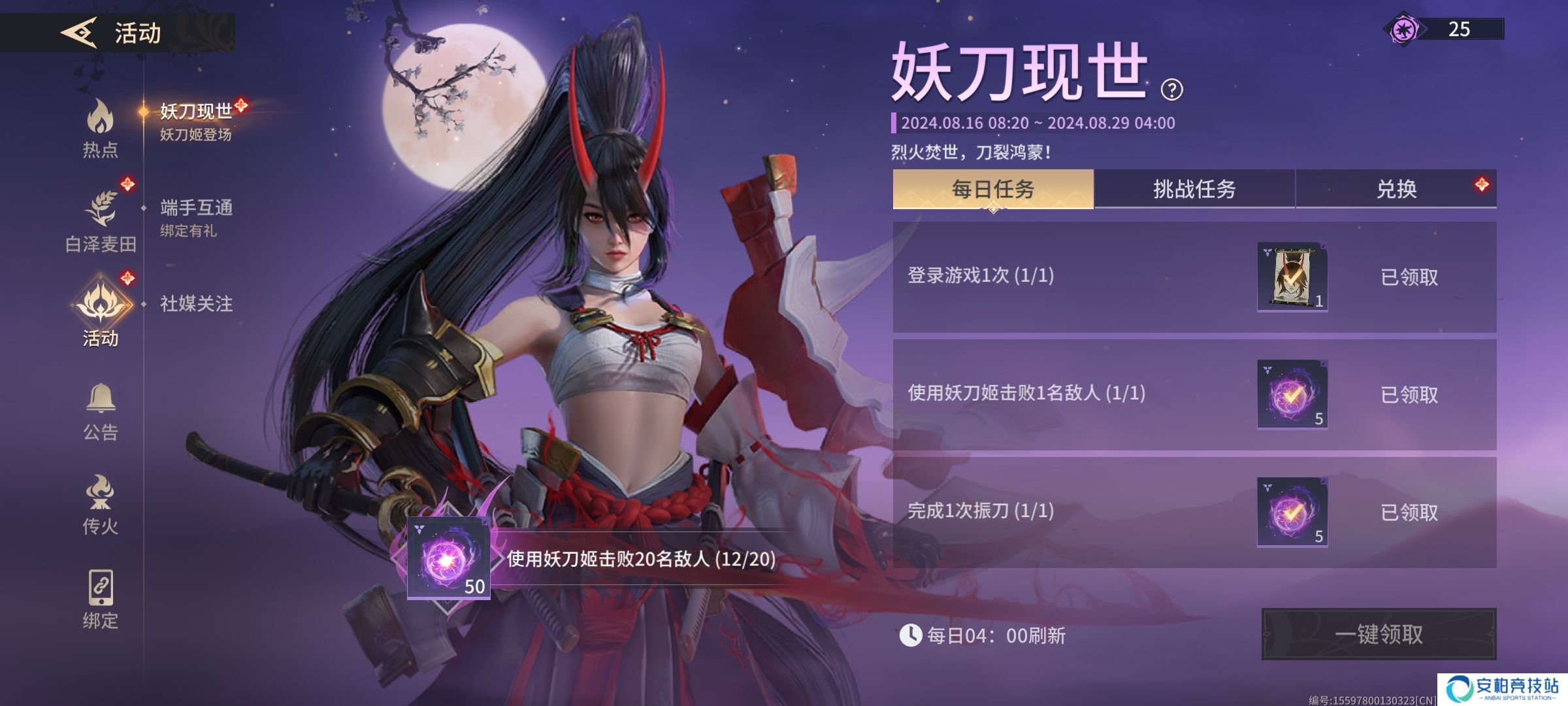Open the 传火 section
The height and width of the screenshot is (706, 1568).
click(x=100, y=505)
